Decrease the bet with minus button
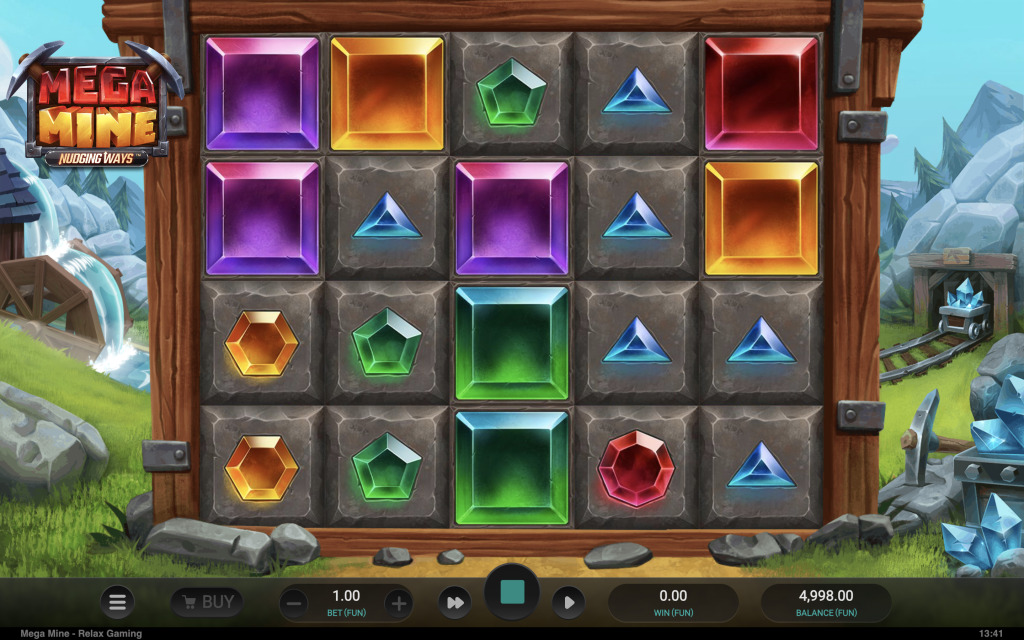Viewport: 1024px width, 640px height. (x=294, y=603)
